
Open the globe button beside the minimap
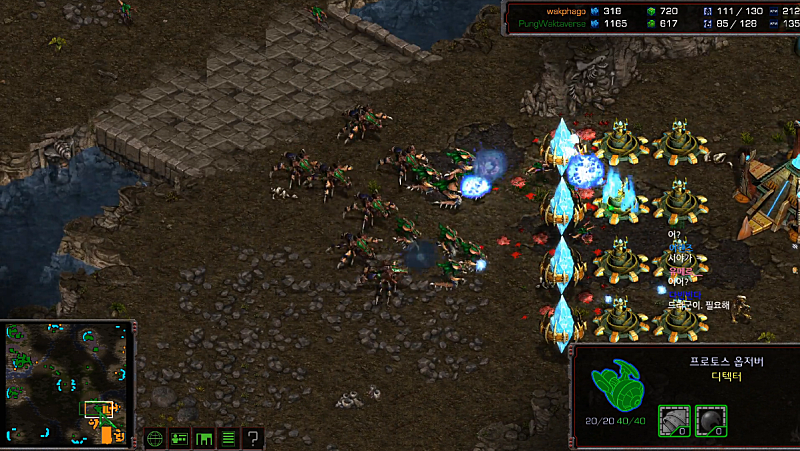155,438
